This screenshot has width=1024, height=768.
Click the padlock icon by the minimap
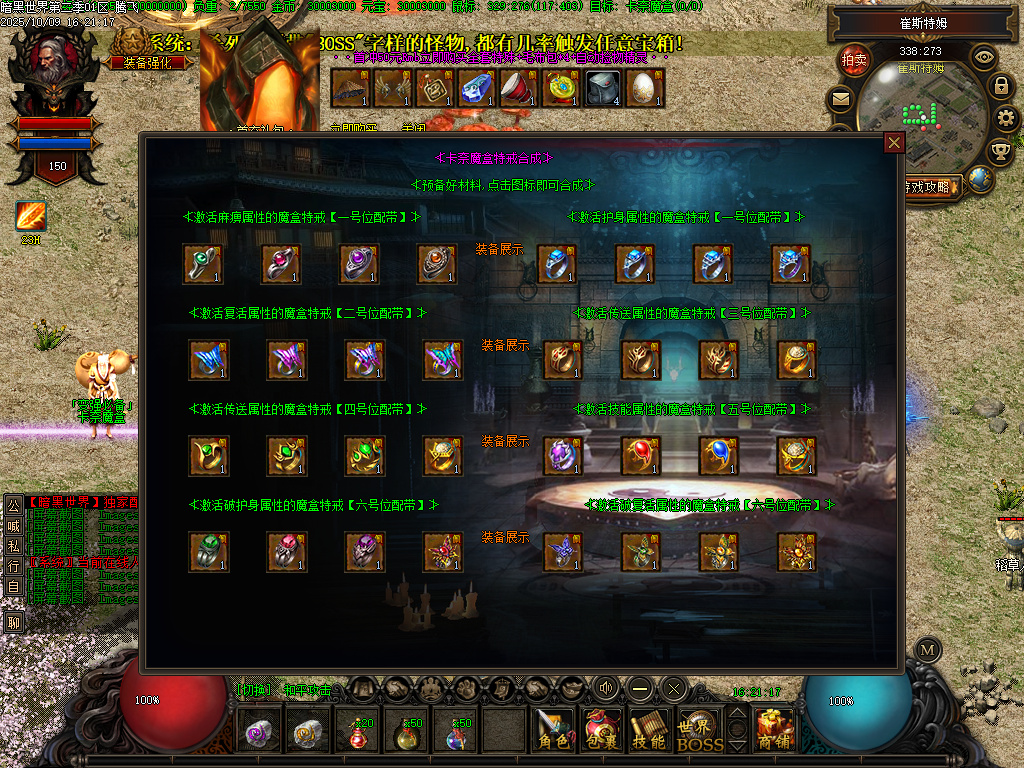(1001, 86)
